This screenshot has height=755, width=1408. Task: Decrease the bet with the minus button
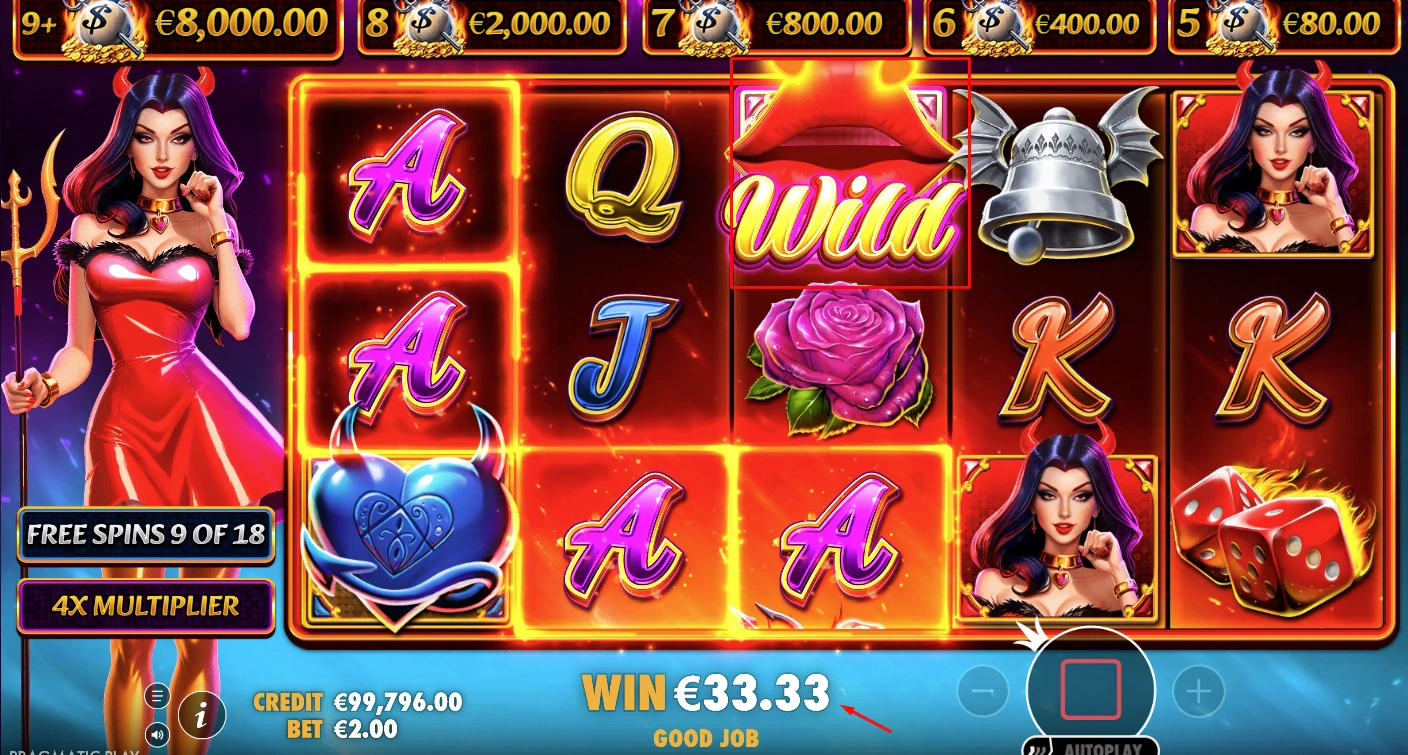(x=983, y=690)
